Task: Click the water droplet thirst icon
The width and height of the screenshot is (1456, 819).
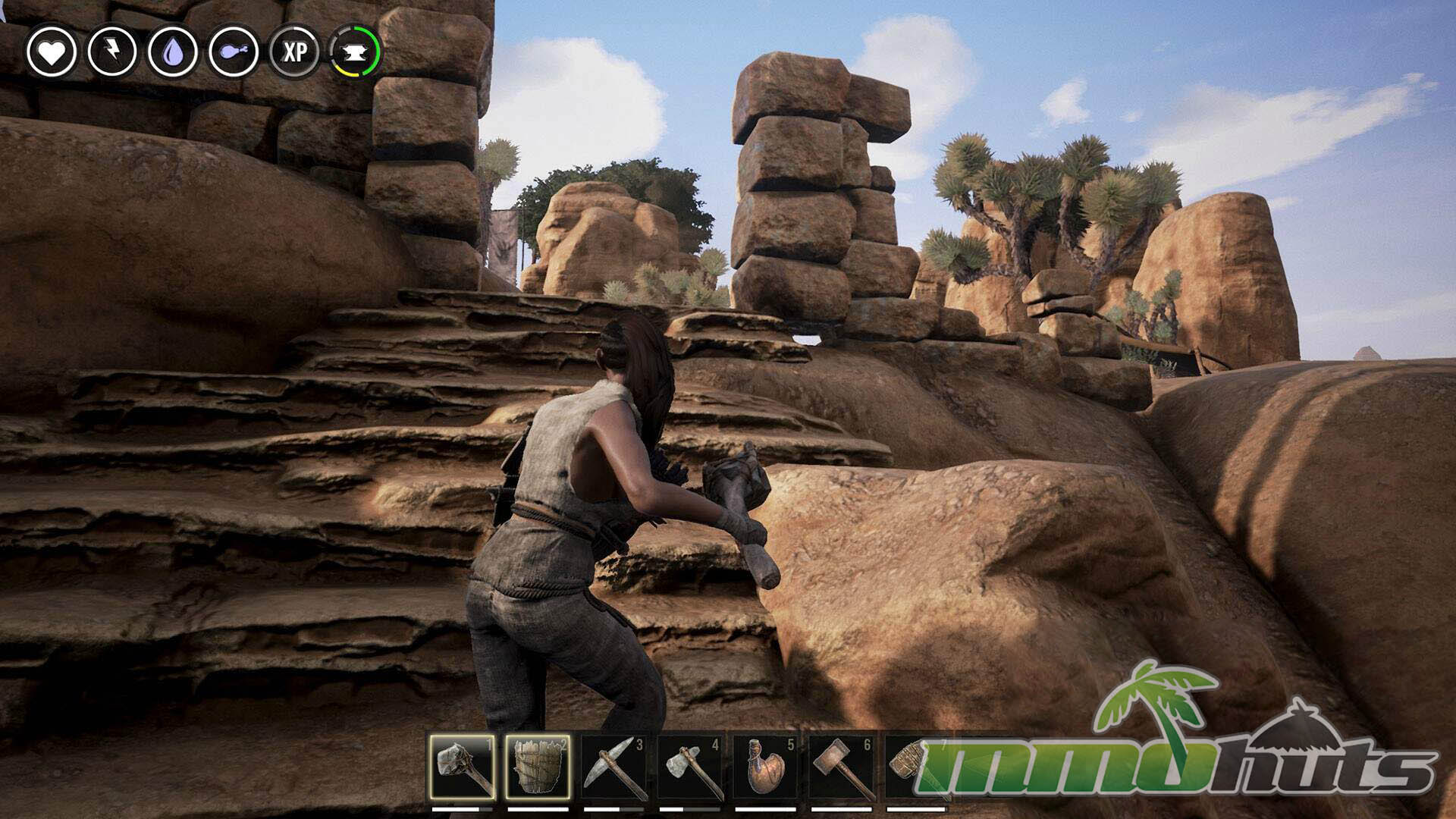Action: pos(173,52)
